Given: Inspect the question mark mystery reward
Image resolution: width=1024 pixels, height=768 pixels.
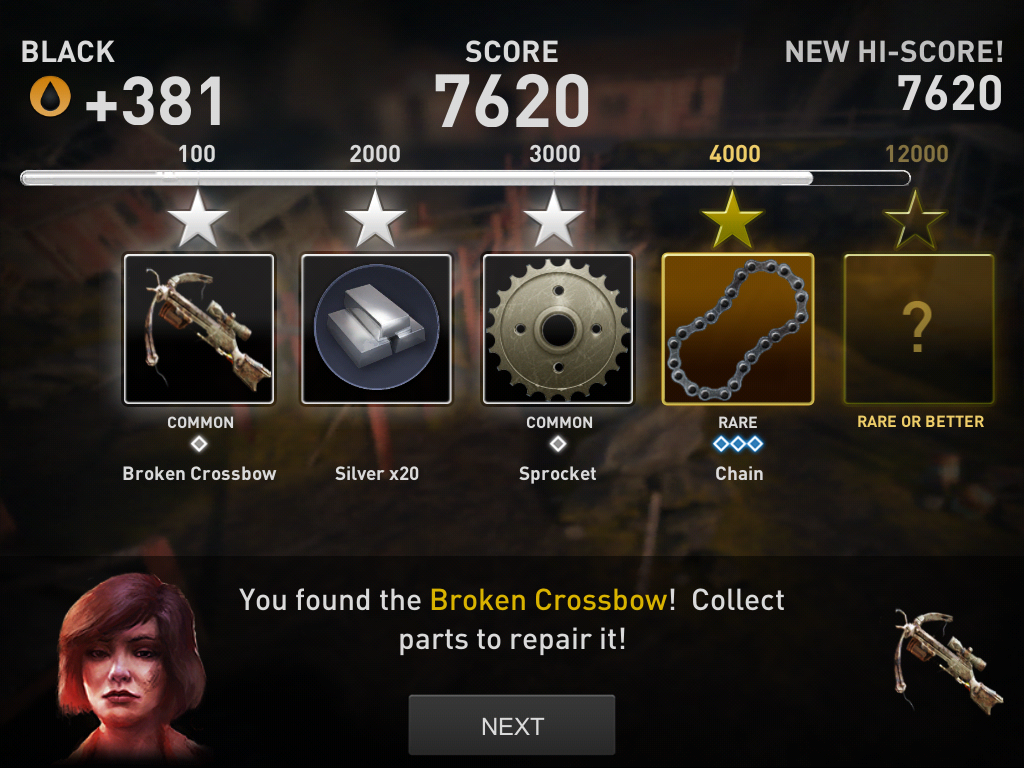Looking at the screenshot, I should (x=918, y=329).
